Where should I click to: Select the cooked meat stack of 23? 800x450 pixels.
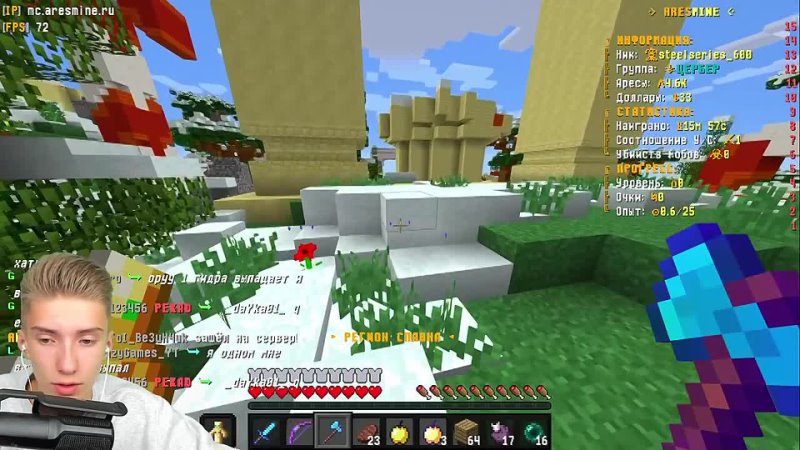[367, 431]
